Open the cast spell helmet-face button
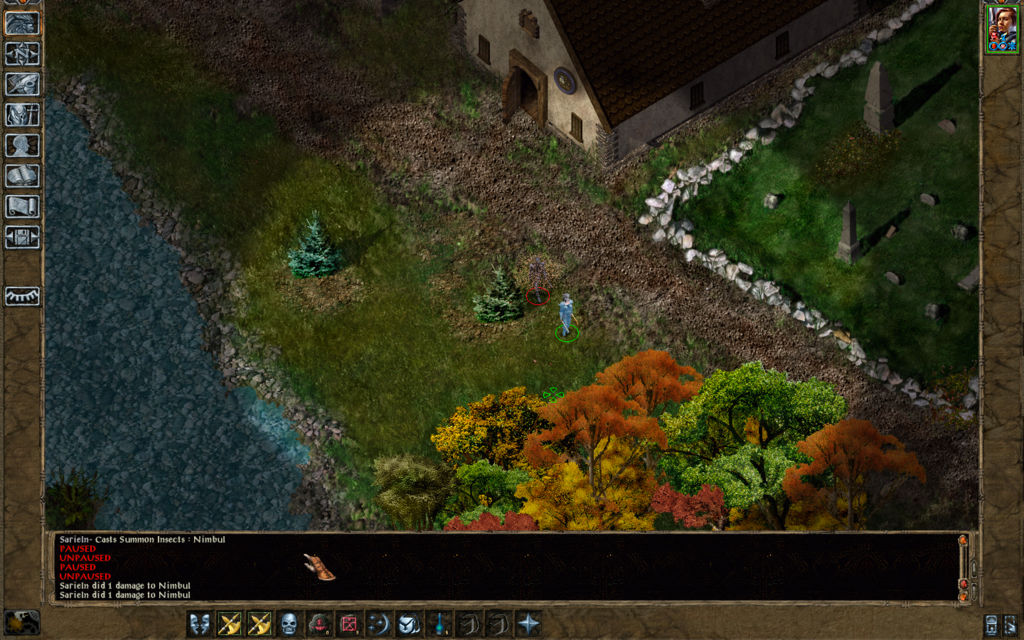 click(x=408, y=624)
